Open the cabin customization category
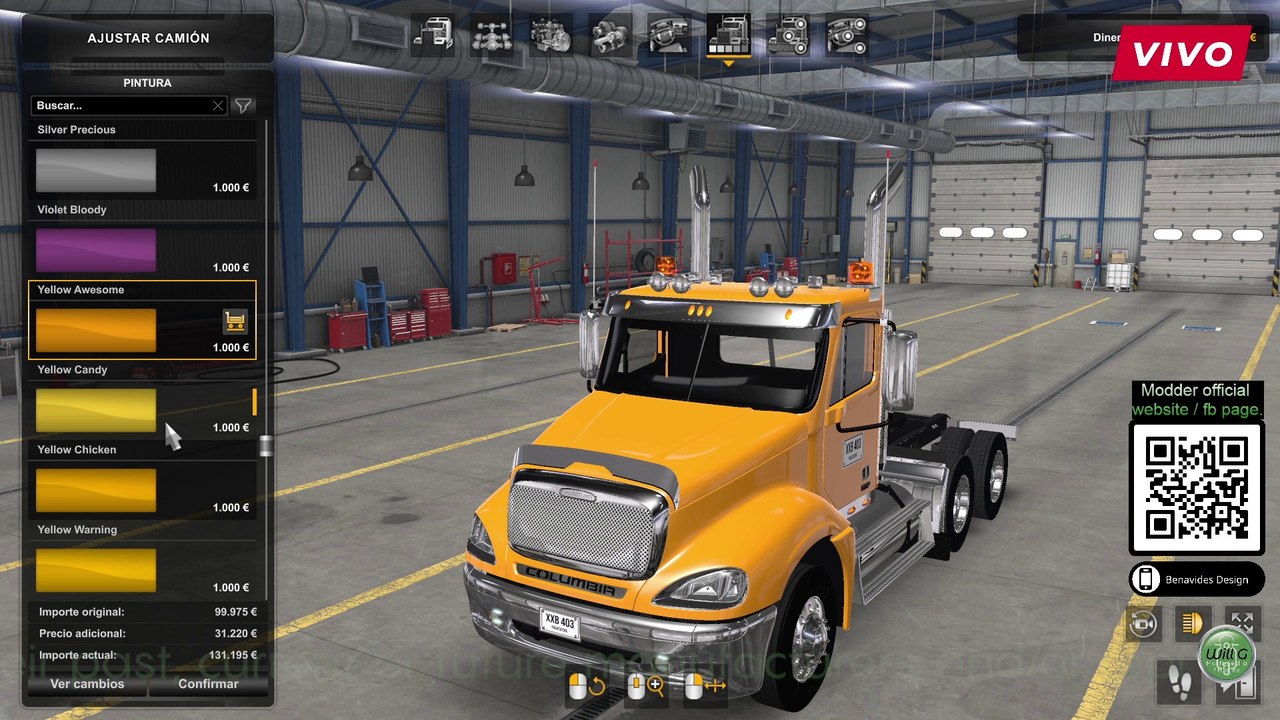The image size is (1280, 720). pyautogui.click(x=435, y=33)
